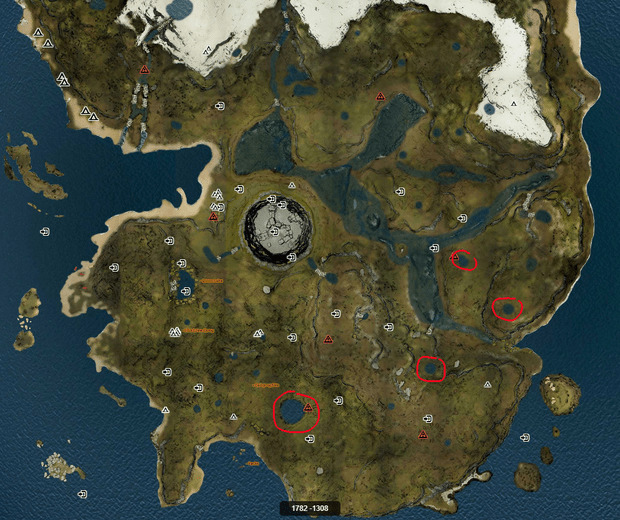Click the red triangle marker north of the swamp
The image size is (620, 520).
(380, 96)
